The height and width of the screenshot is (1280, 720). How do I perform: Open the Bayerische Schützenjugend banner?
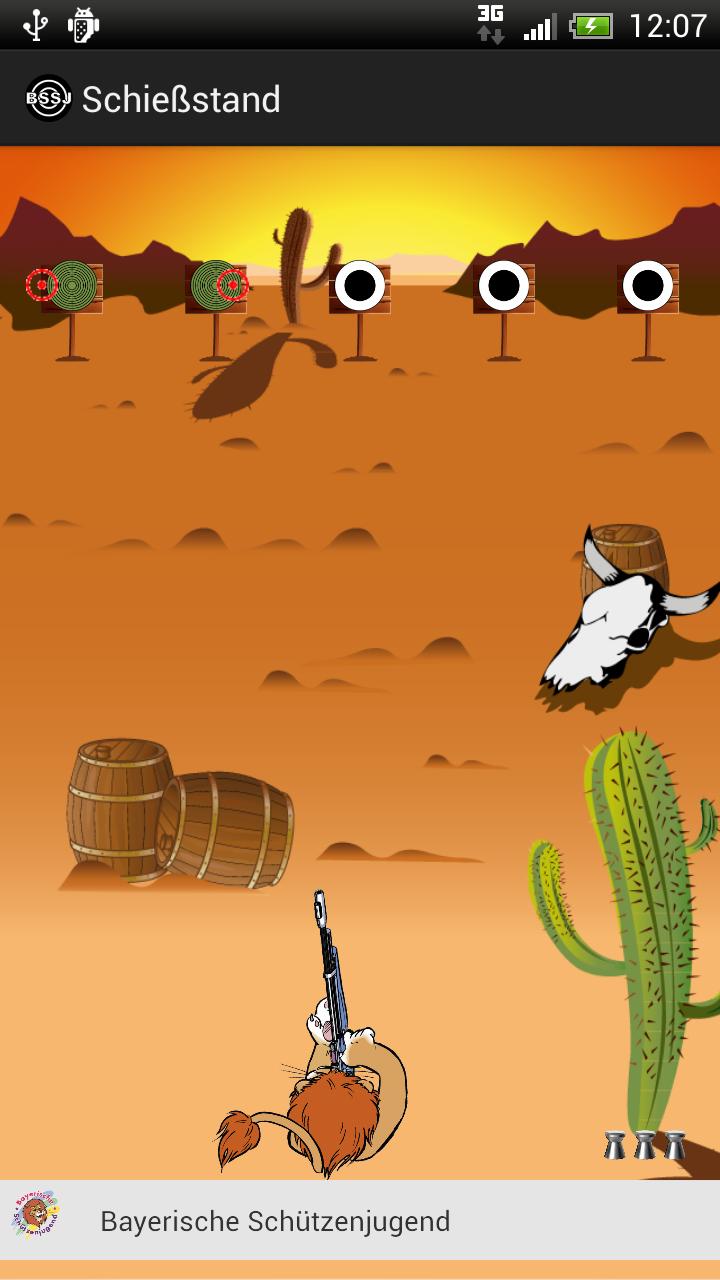(x=275, y=1221)
